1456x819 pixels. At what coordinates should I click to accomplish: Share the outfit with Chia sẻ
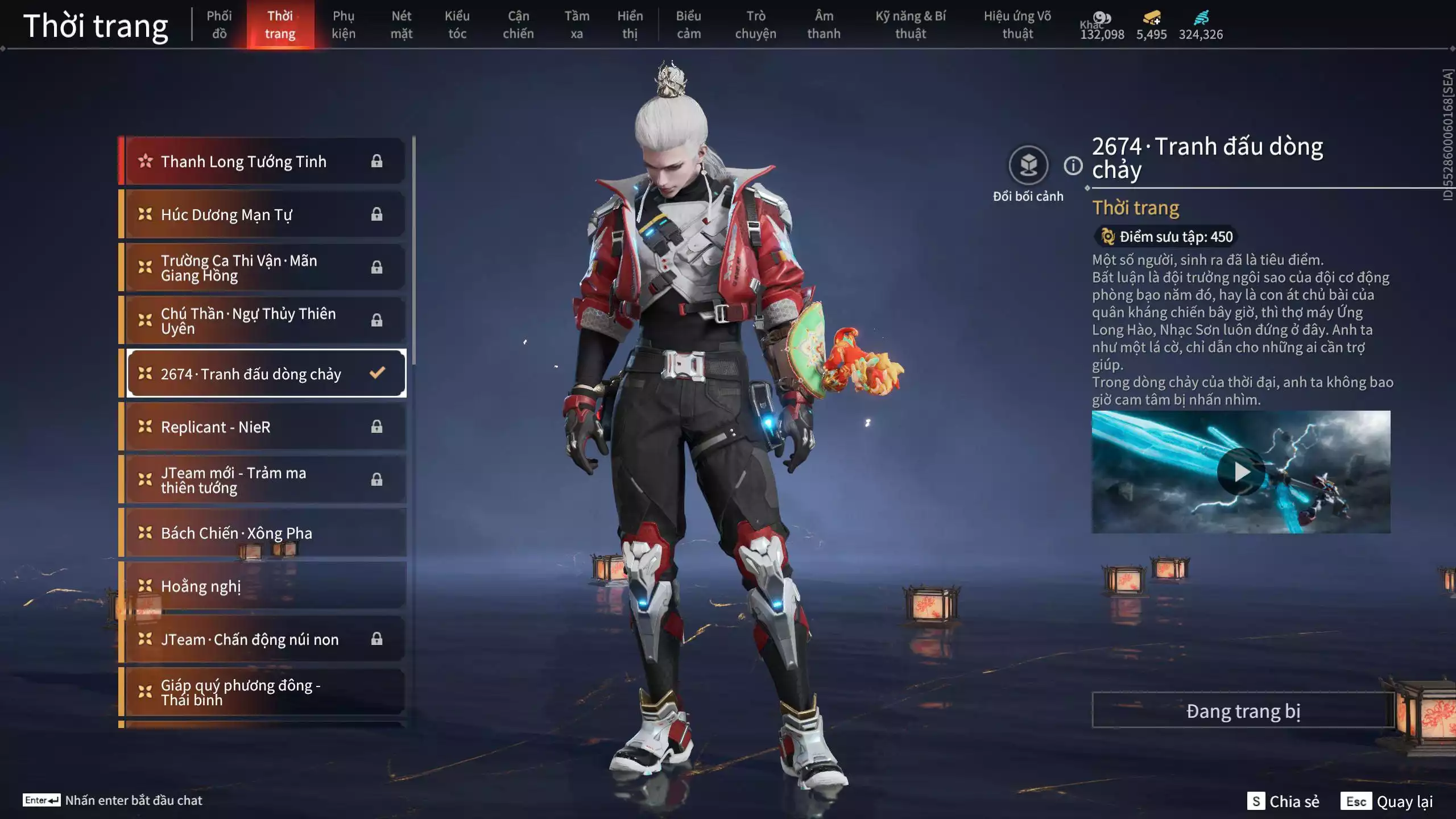click(1284, 801)
